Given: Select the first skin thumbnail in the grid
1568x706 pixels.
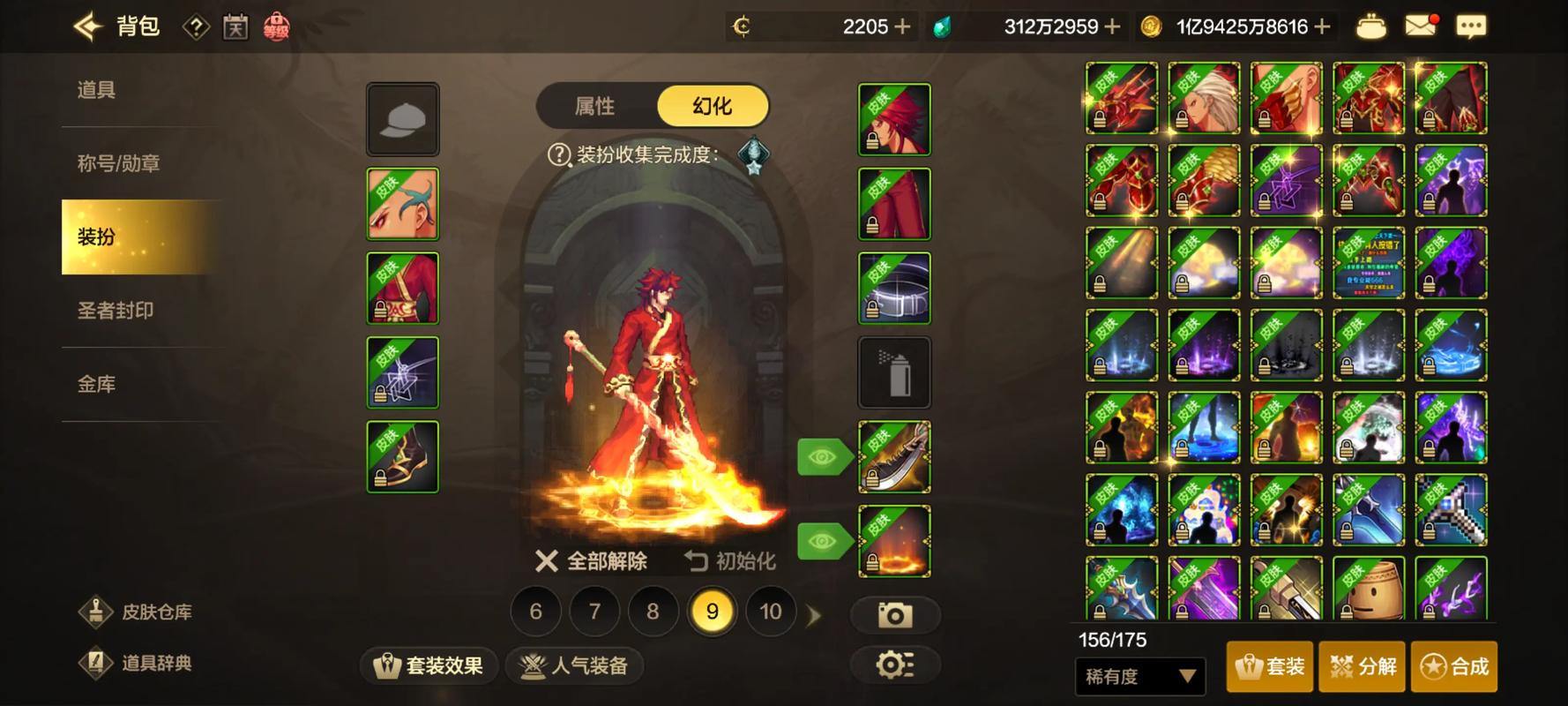Looking at the screenshot, I should point(1120,98).
